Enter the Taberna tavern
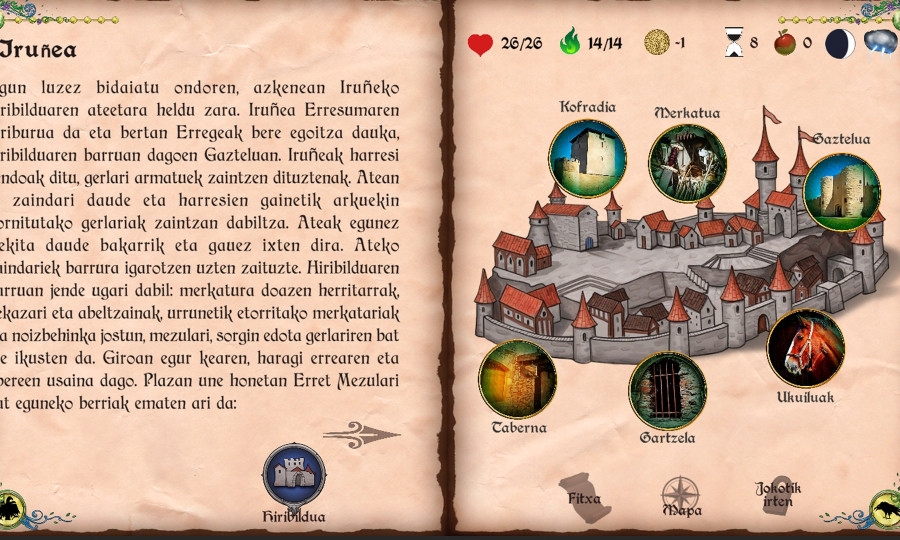This screenshot has height=540, width=900. 517,379
